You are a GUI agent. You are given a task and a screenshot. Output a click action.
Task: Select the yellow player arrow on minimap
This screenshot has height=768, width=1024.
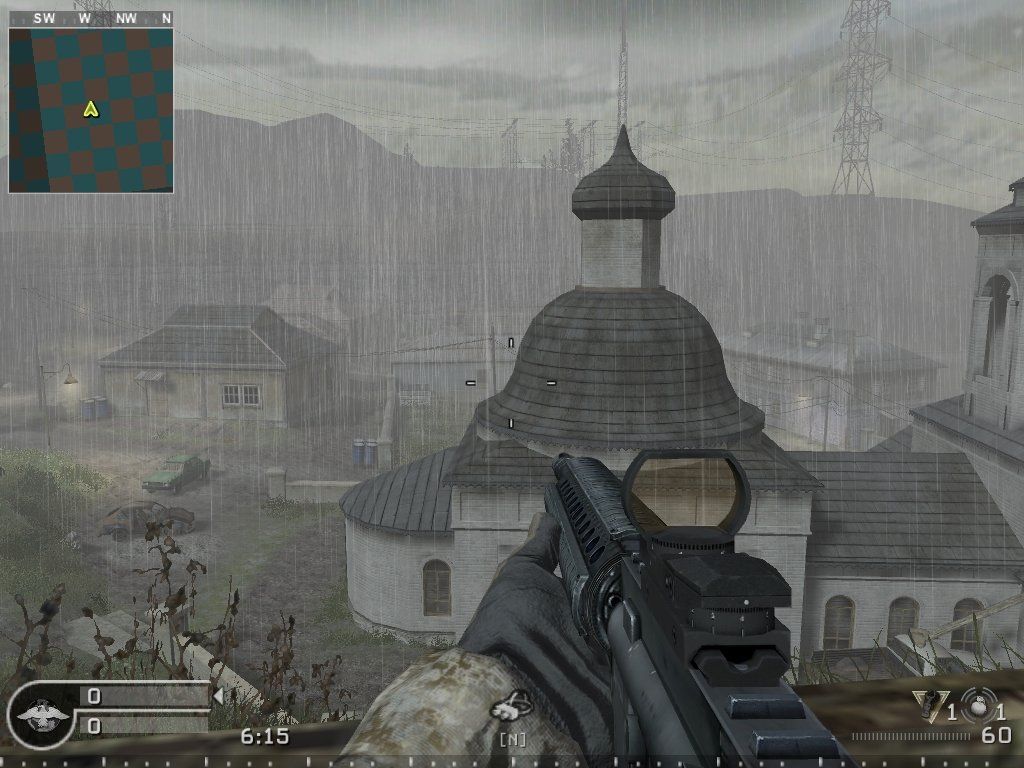(x=91, y=109)
